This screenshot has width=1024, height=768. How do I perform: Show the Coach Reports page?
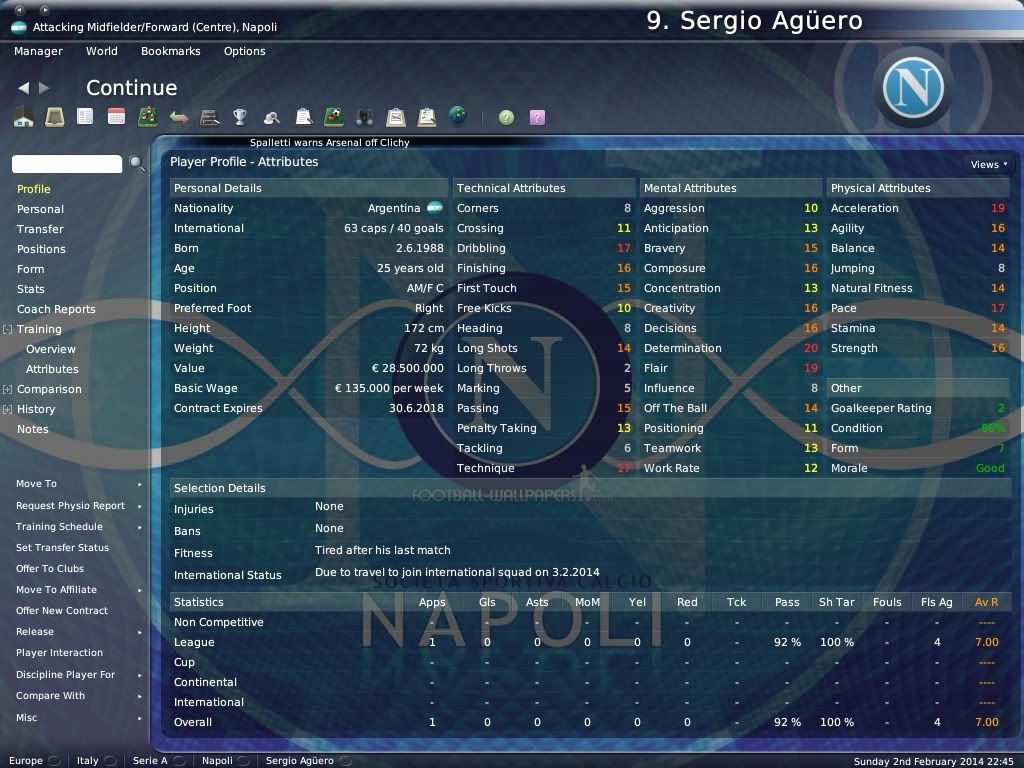coord(56,309)
